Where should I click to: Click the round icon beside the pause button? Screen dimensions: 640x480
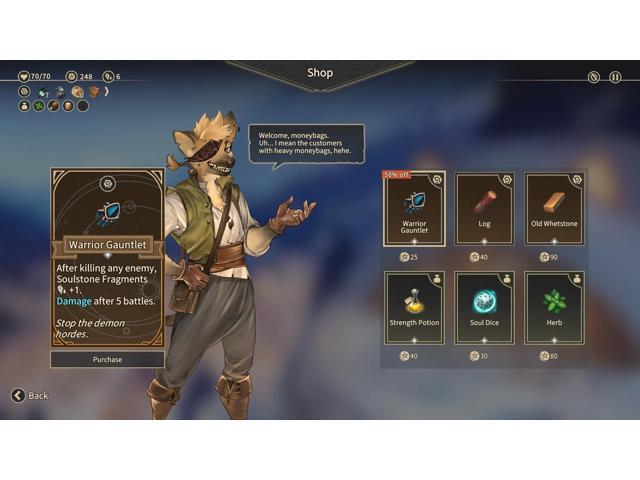pos(593,77)
